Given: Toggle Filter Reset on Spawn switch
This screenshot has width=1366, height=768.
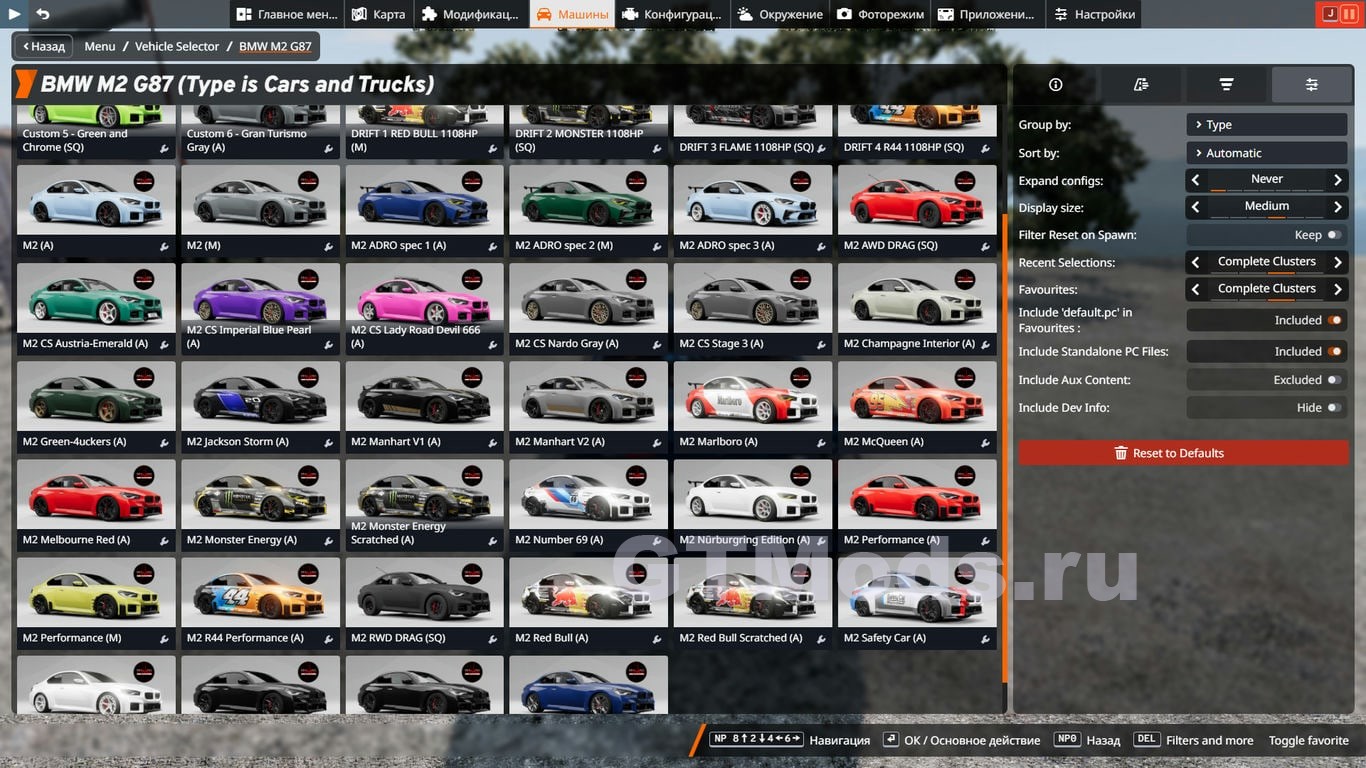Looking at the screenshot, I should coord(1333,235).
